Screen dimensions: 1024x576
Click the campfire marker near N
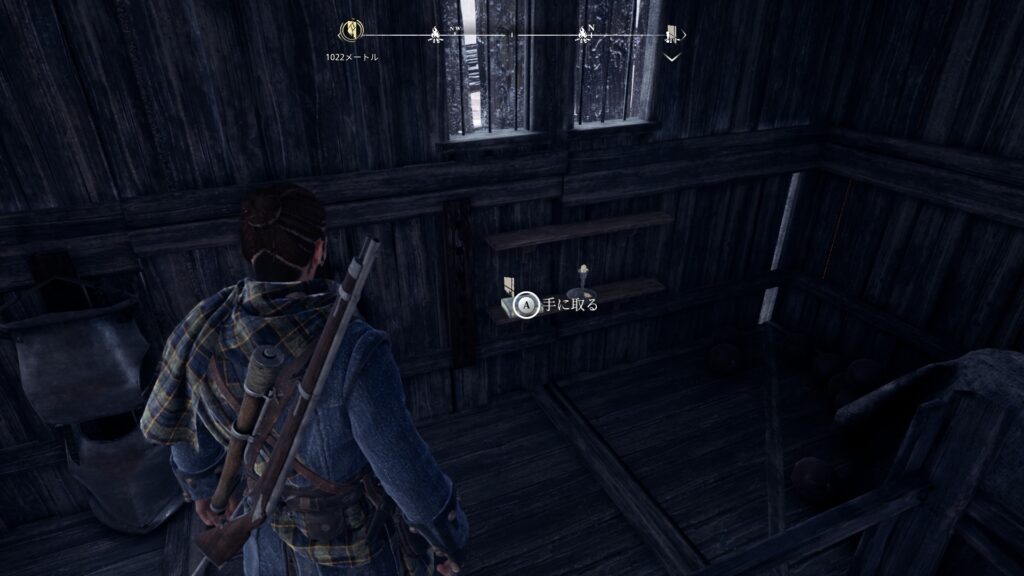coord(581,36)
